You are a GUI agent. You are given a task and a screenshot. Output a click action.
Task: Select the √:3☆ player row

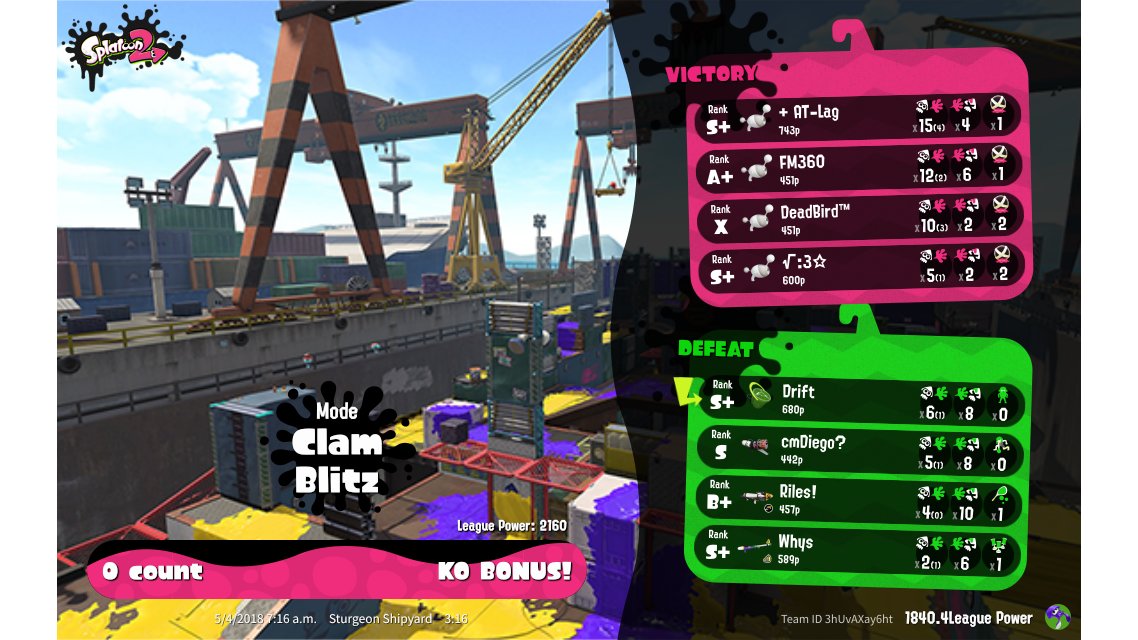[x=858, y=268]
